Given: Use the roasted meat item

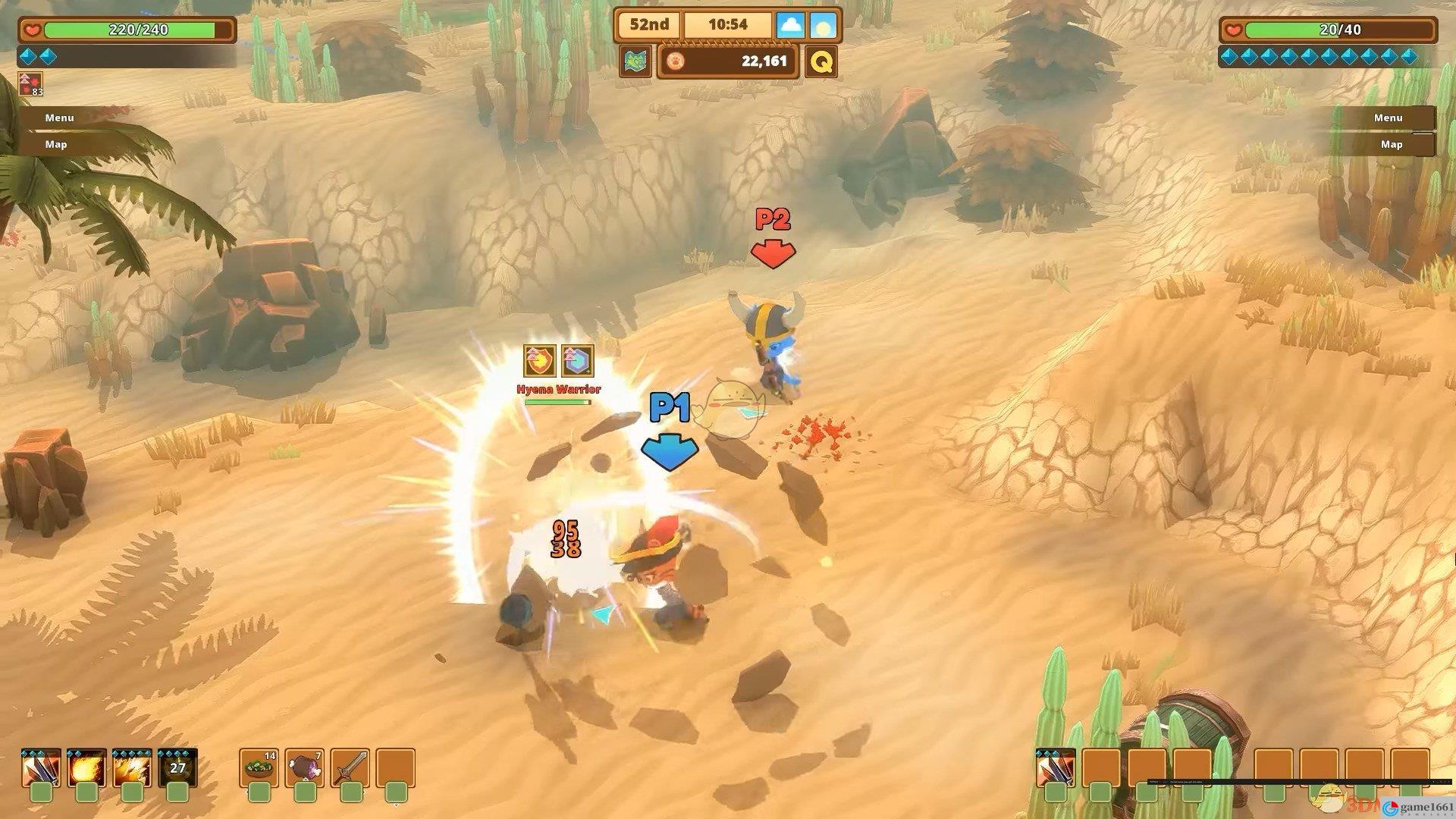Looking at the screenshot, I should [305, 769].
